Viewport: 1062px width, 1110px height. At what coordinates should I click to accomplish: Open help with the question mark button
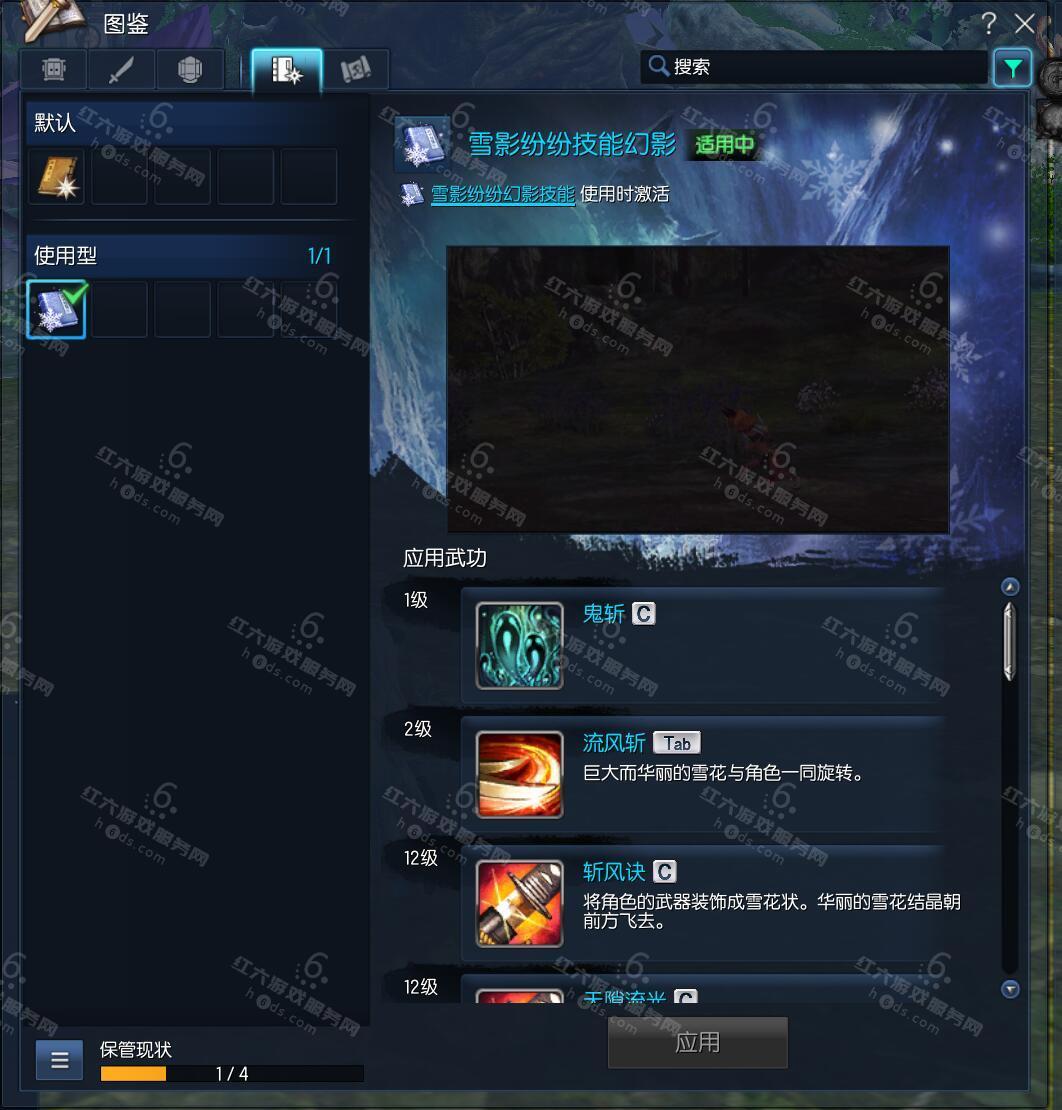click(988, 23)
